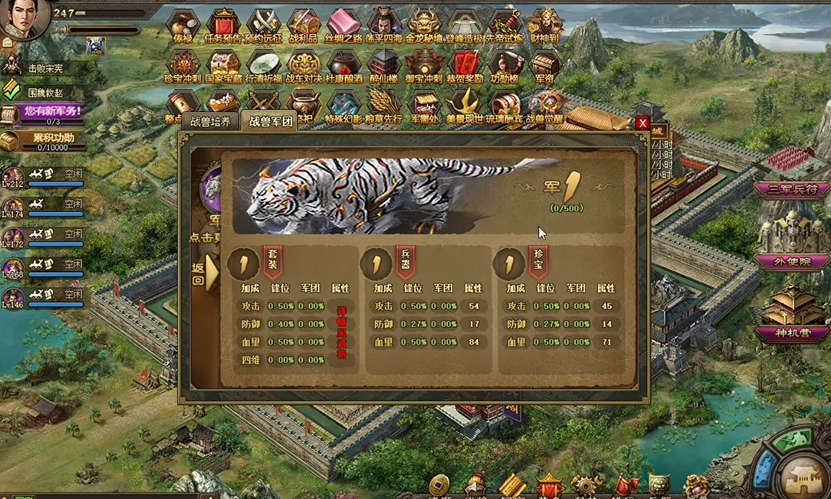Open the 财神到 fortune god event
Image resolution: width=831 pixels, height=499 pixels.
coord(543,24)
